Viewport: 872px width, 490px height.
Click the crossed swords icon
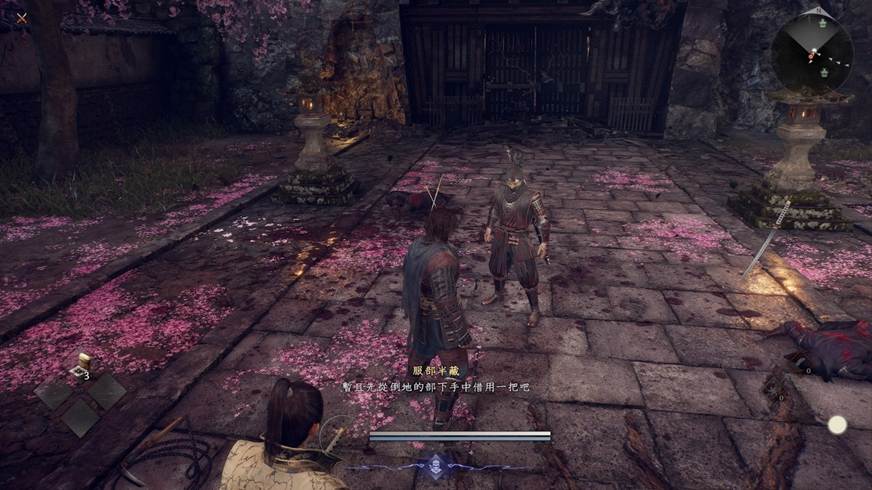22,17
